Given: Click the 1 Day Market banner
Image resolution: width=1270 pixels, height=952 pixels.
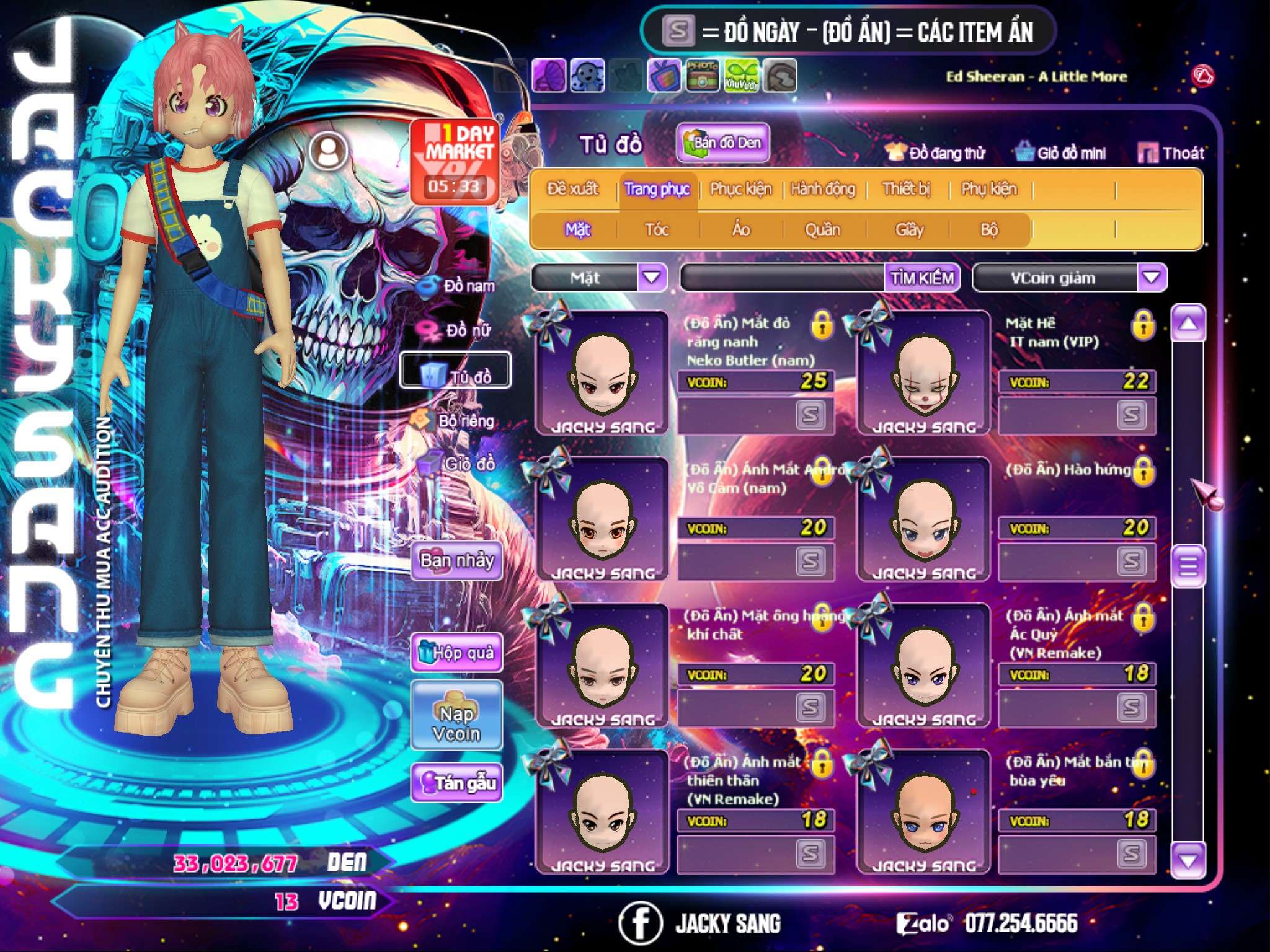Looking at the screenshot, I should [456, 161].
